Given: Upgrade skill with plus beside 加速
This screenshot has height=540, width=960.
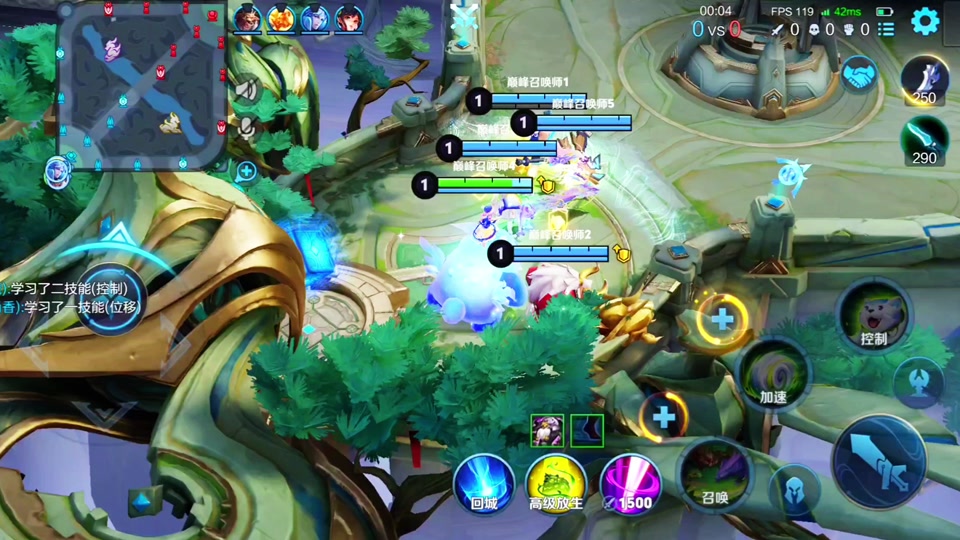Looking at the screenshot, I should click(x=722, y=320).
